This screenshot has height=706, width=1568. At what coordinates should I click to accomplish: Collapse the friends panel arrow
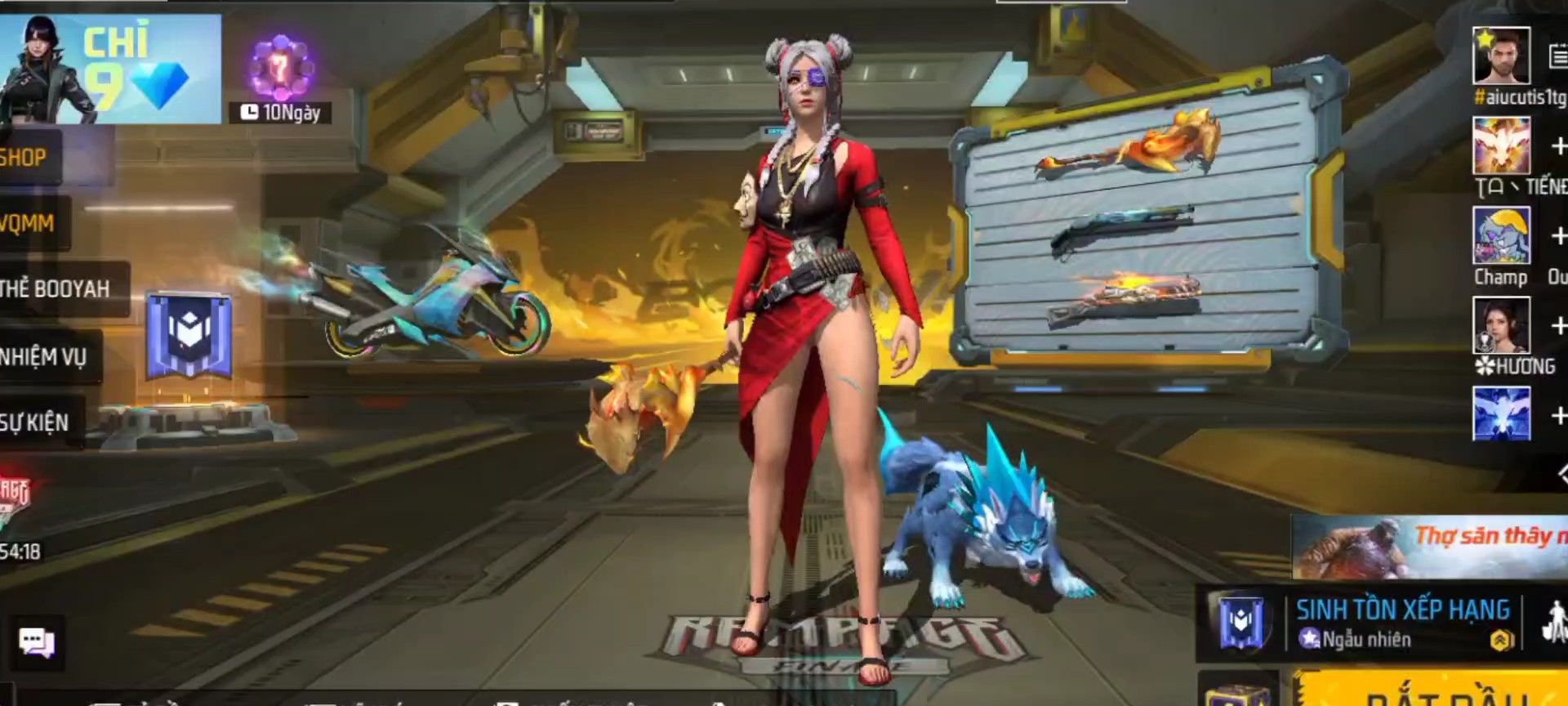(1561, 473)
